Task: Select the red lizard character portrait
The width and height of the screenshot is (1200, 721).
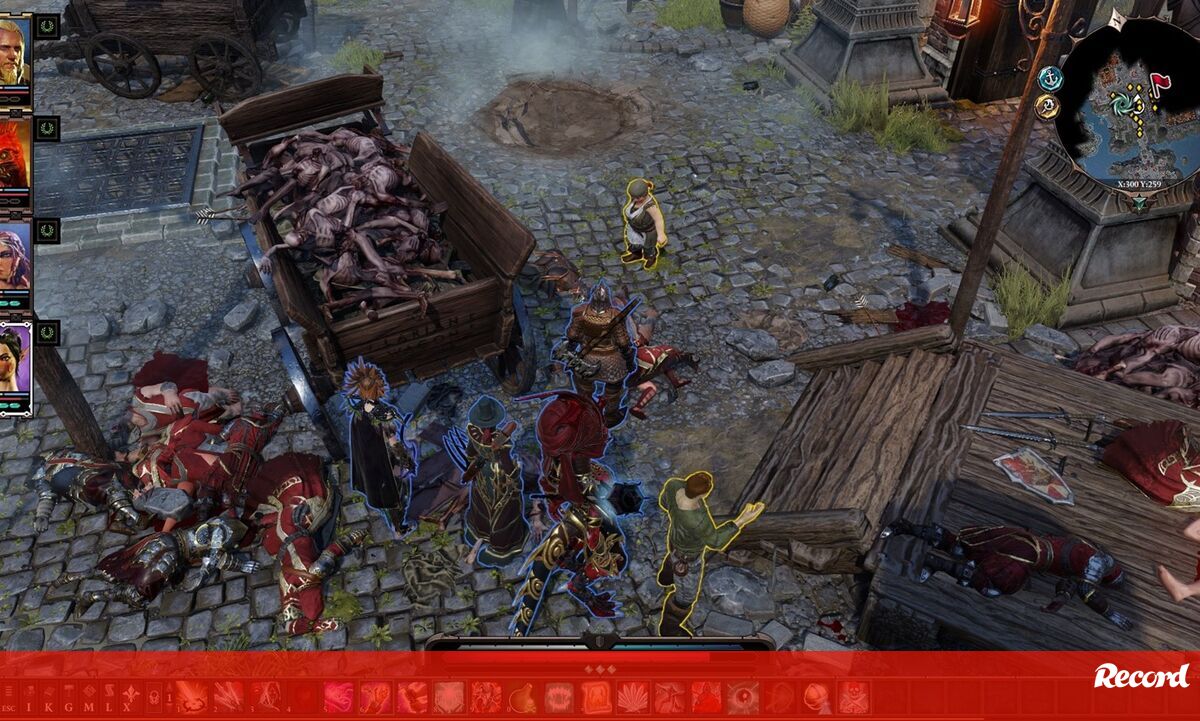Action: pos(14,156)
